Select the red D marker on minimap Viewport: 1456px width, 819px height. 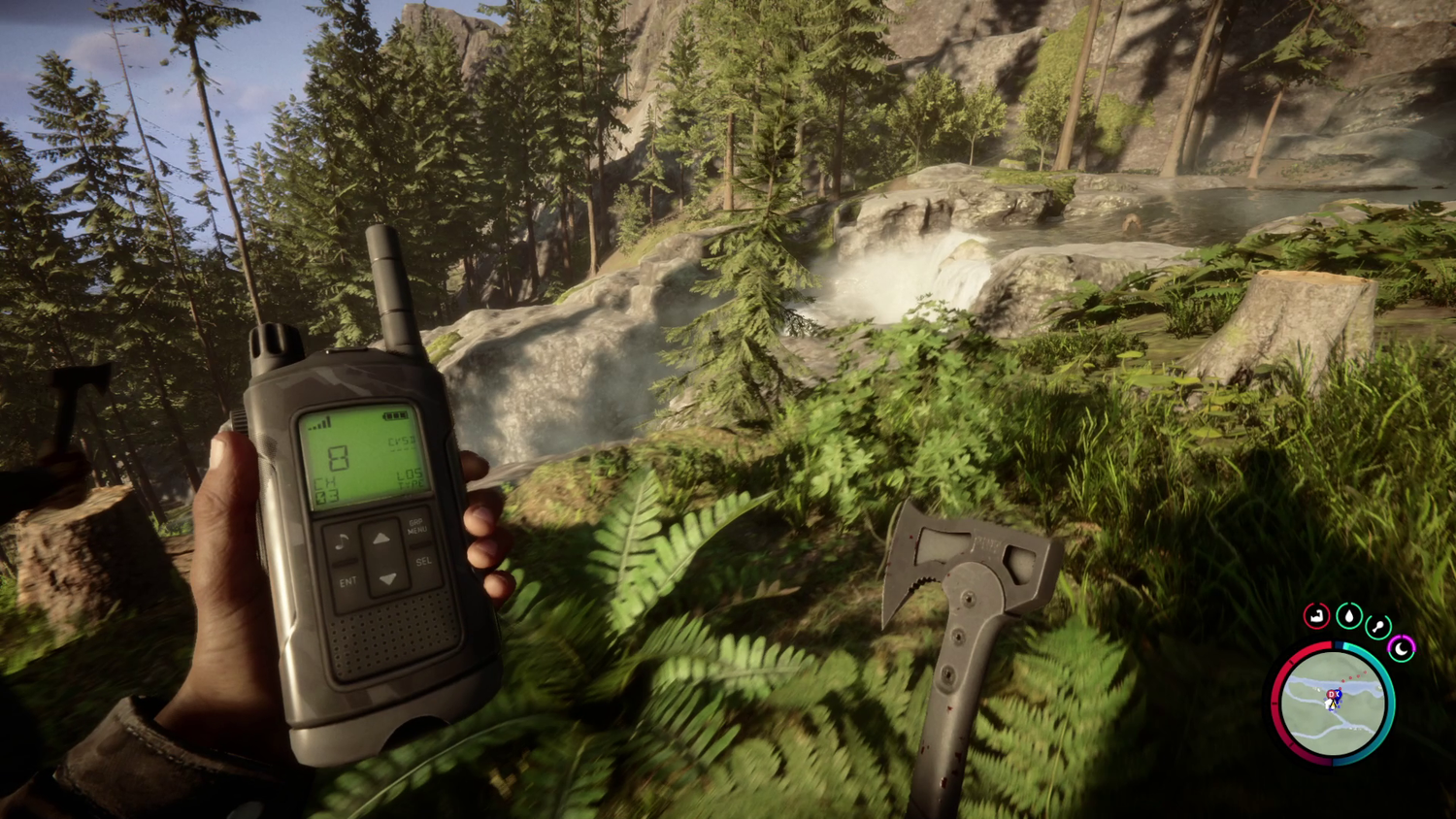[x=1332, y=695]
